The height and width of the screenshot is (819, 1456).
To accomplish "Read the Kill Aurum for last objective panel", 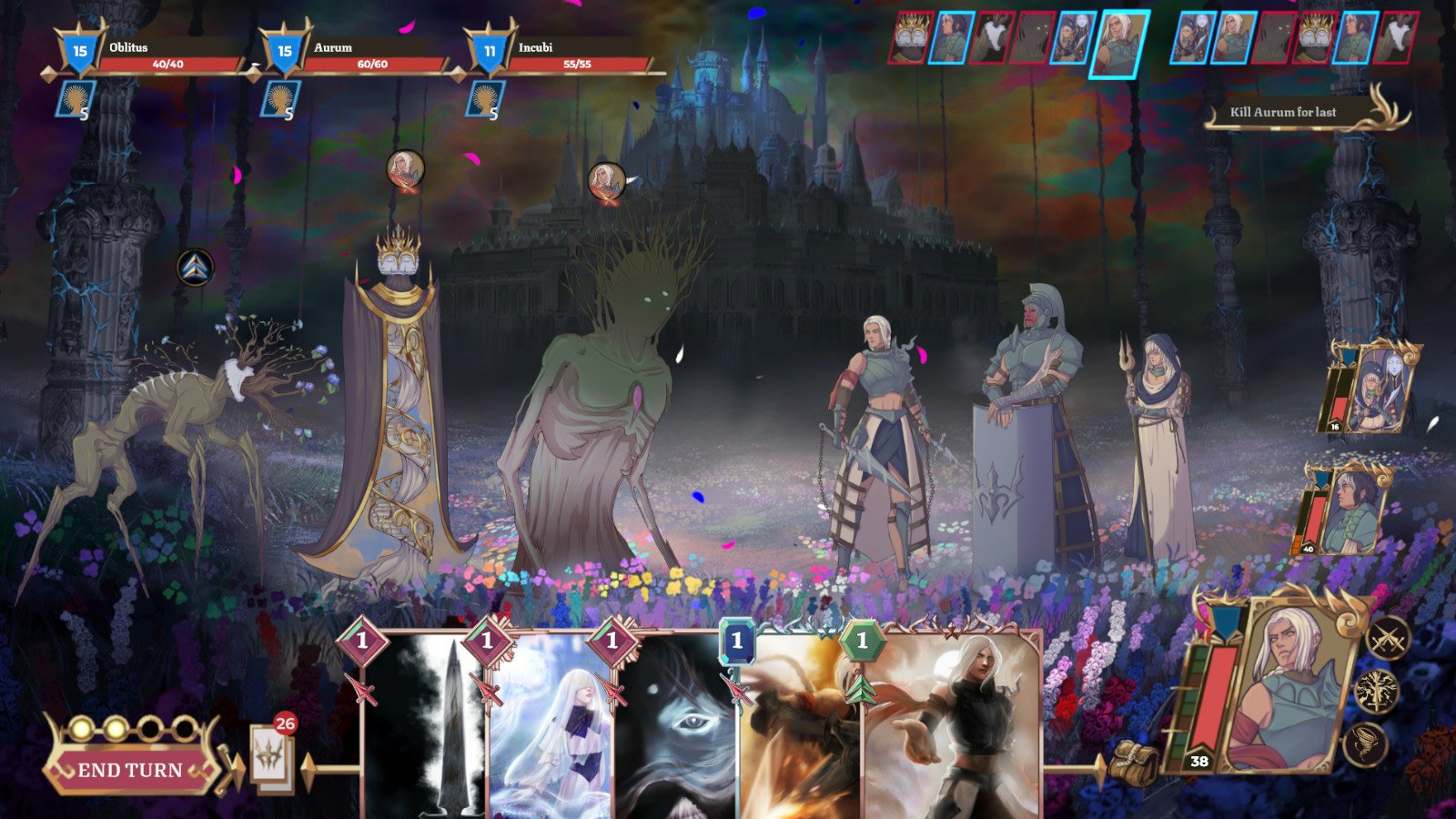I will (x=1283, y=114).
